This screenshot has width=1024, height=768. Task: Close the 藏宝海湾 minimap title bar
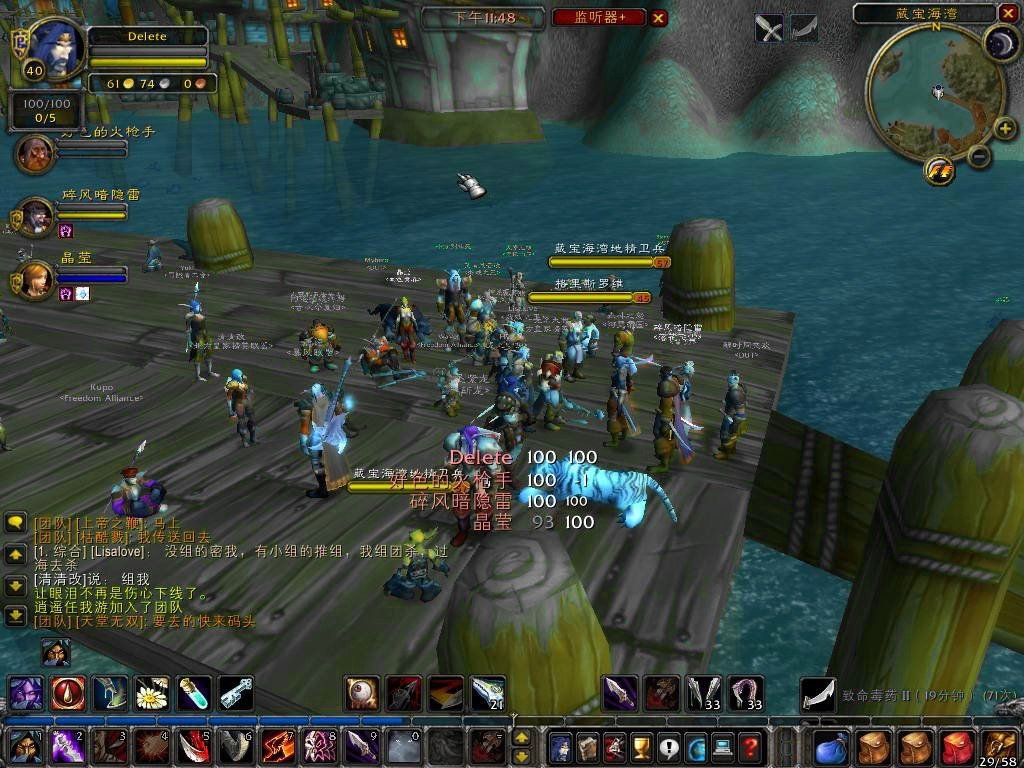pos(1008,13)
